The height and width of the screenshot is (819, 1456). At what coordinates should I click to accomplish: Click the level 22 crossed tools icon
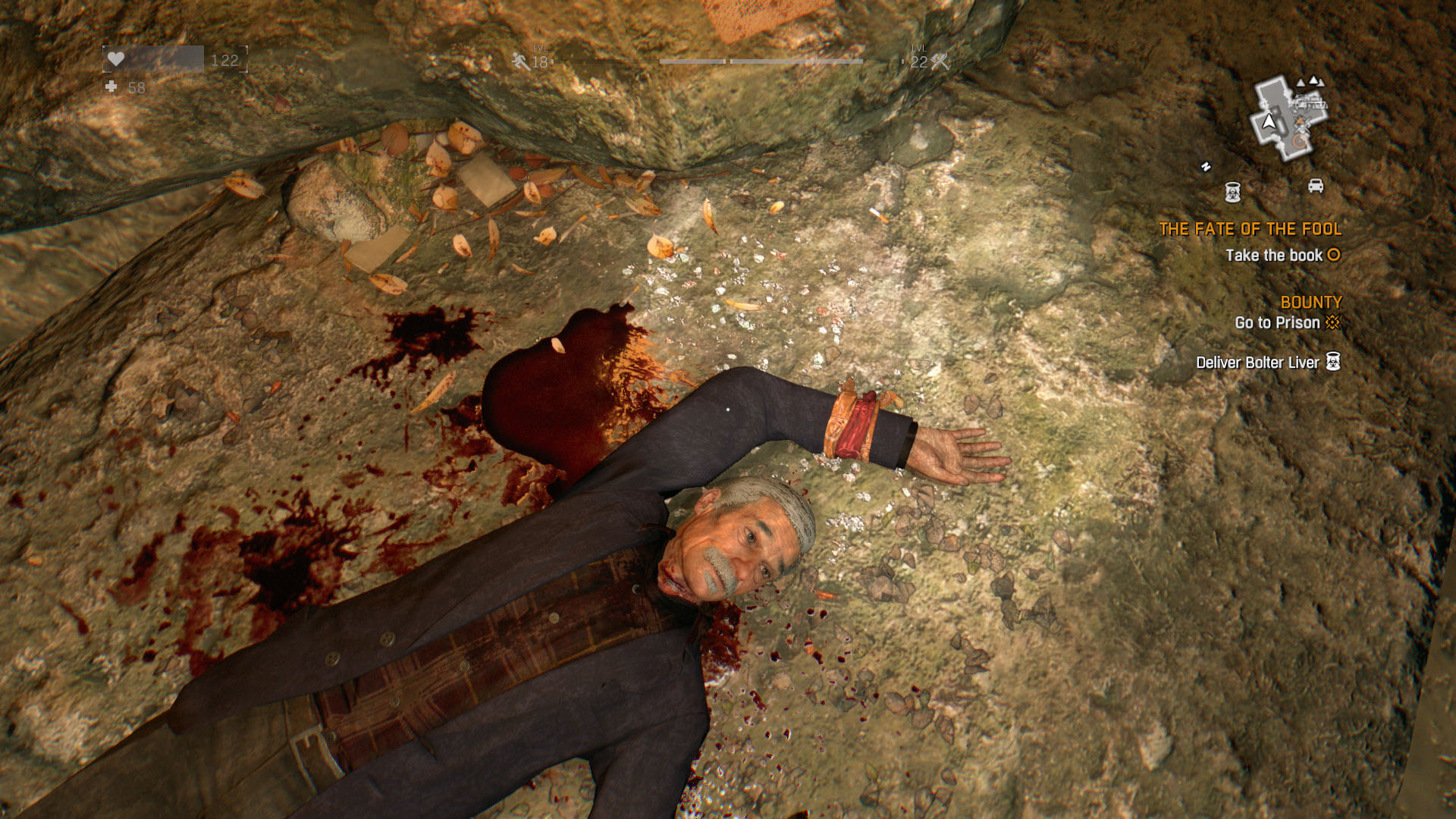click(x=940, y=61)
